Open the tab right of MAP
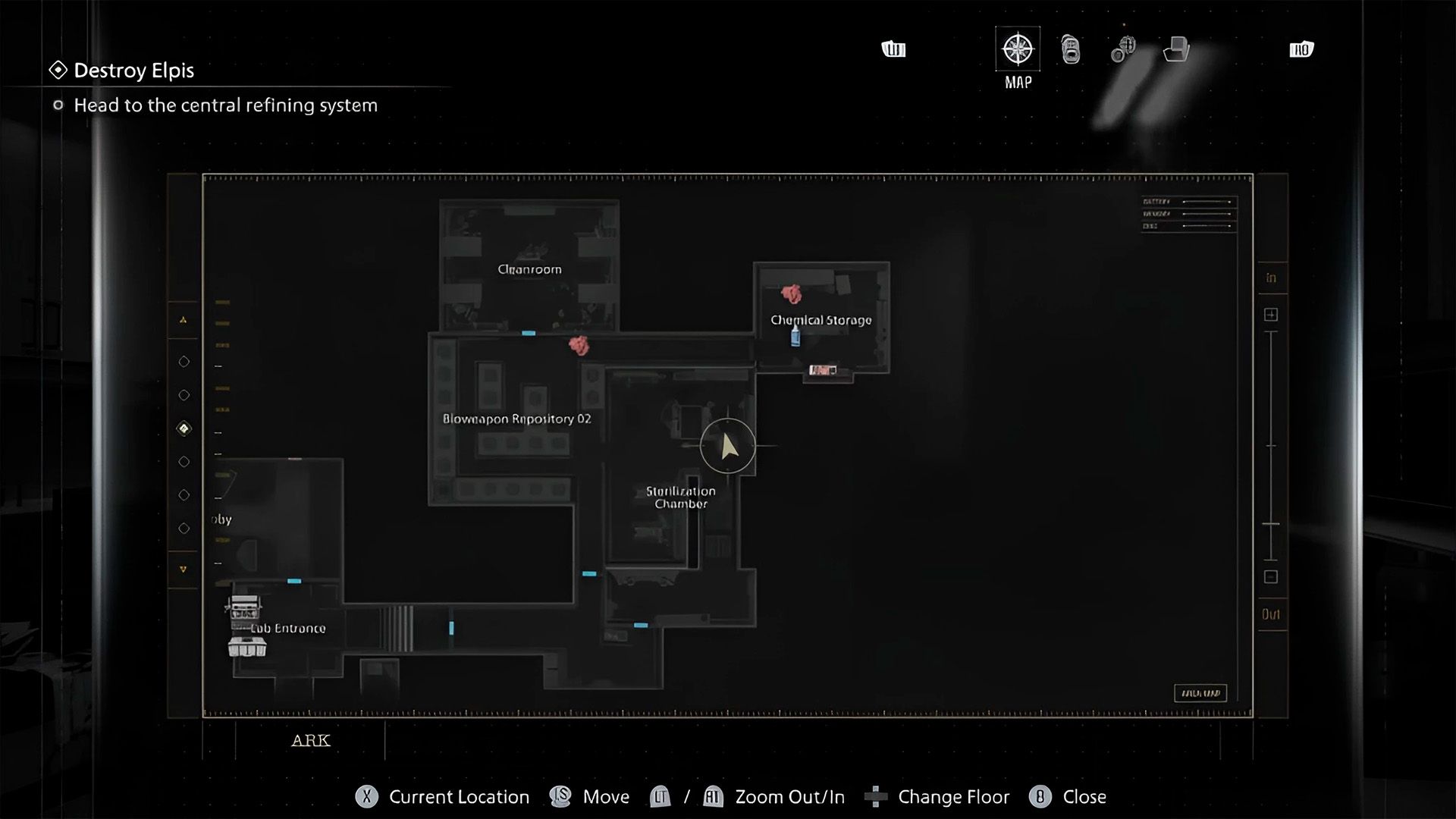This screenshot has height=819, width=1456. coord(1070,50)
